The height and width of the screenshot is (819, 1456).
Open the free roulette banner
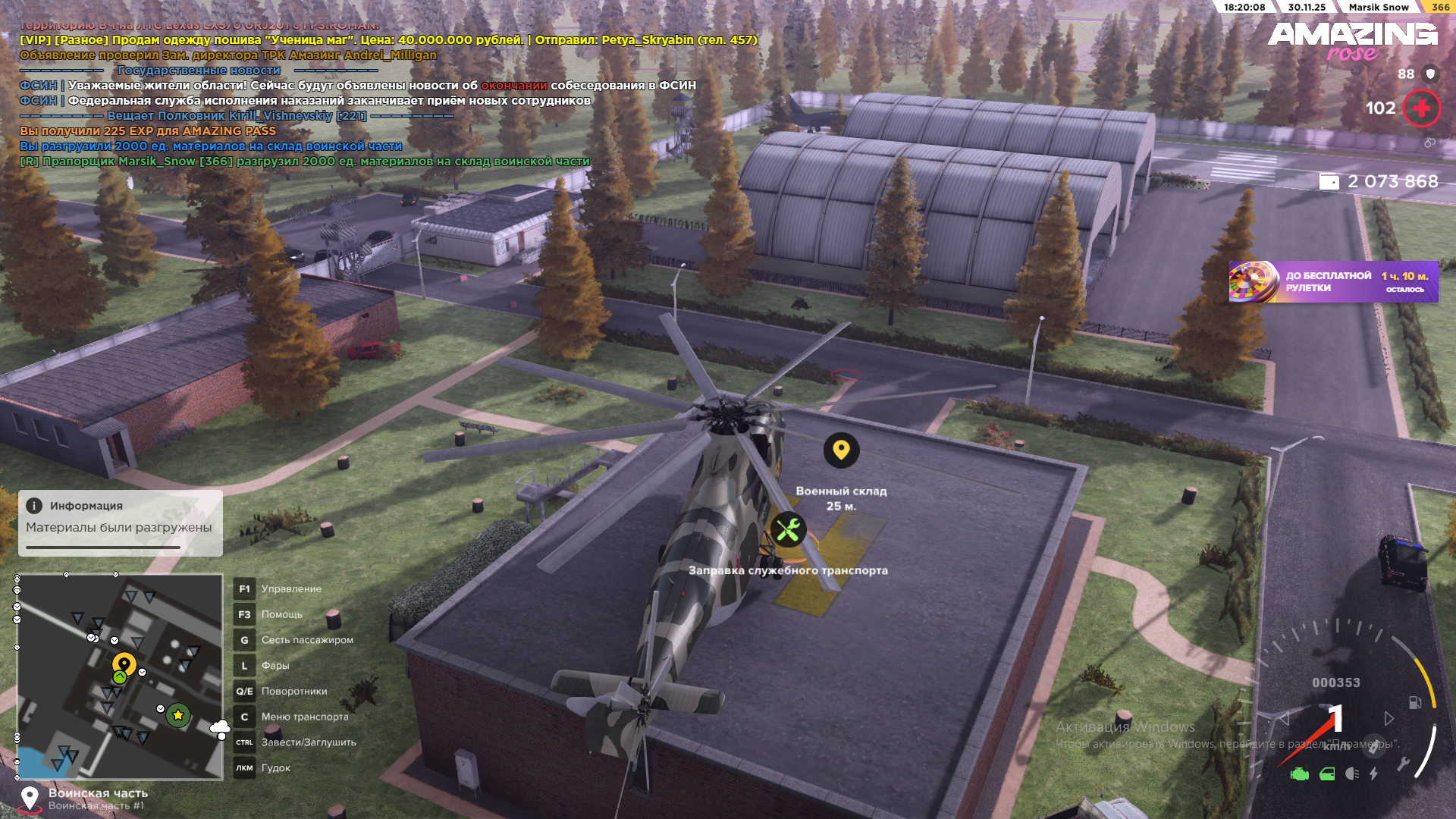[x=1333, y=282]
